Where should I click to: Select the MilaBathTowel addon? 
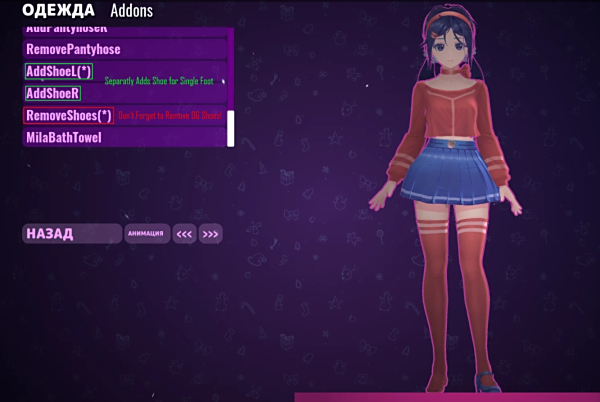[x=64, y=137]
